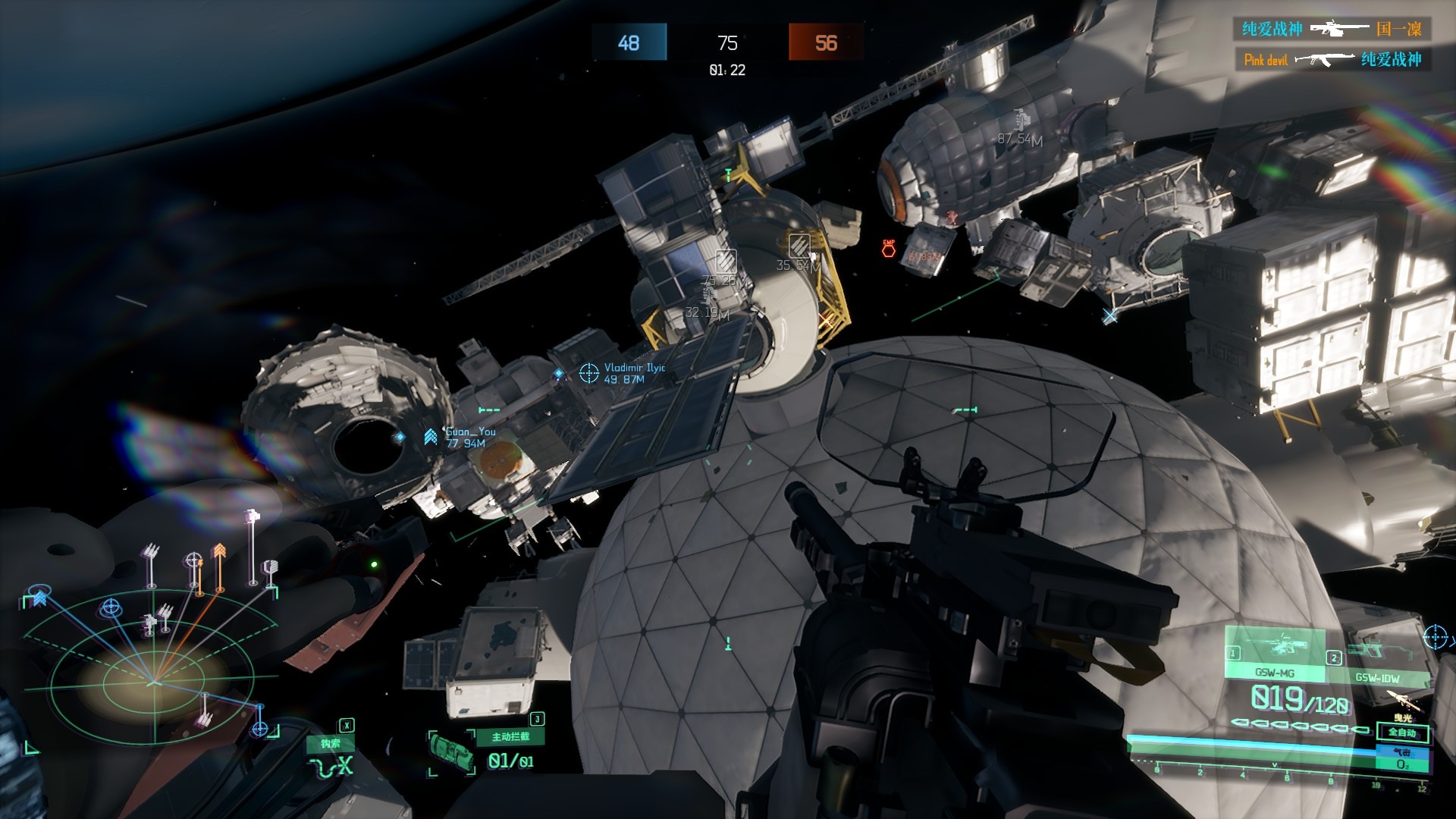
Task: Select the GSW-MG primary weapon slot
Action: [1275, 654]
